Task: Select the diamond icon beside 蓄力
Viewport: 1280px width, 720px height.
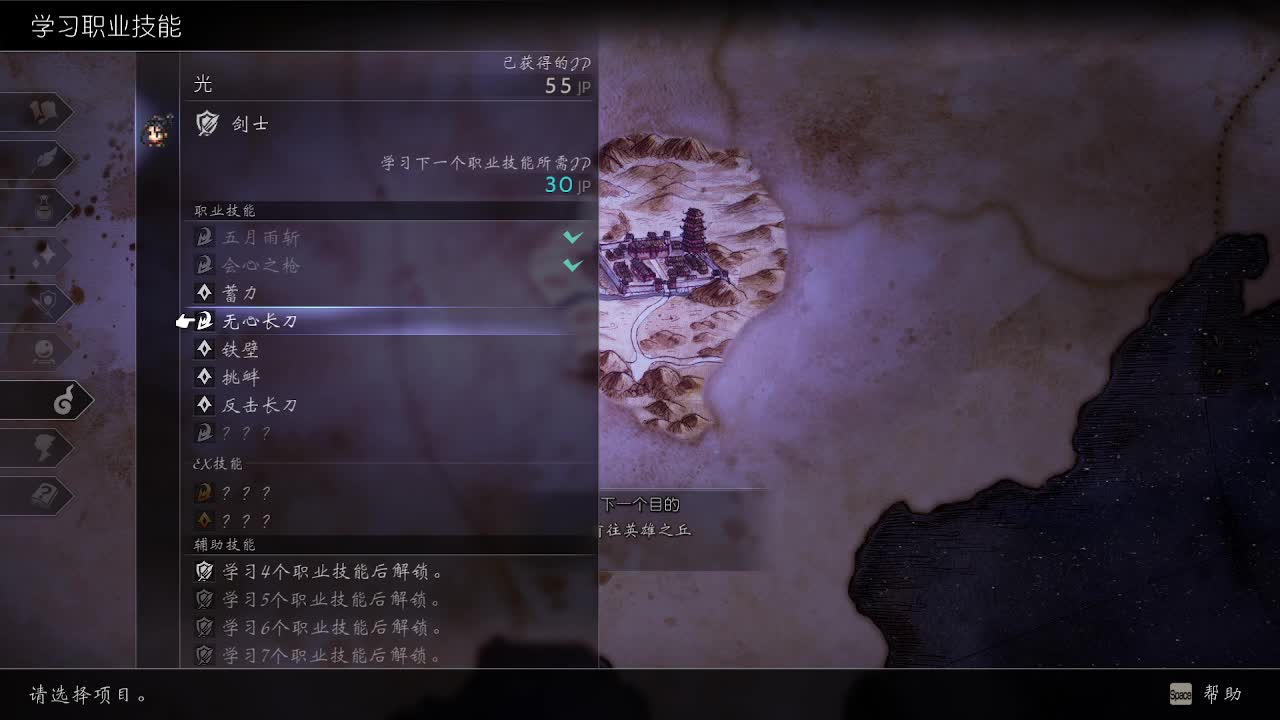Action: pos(205,294)
